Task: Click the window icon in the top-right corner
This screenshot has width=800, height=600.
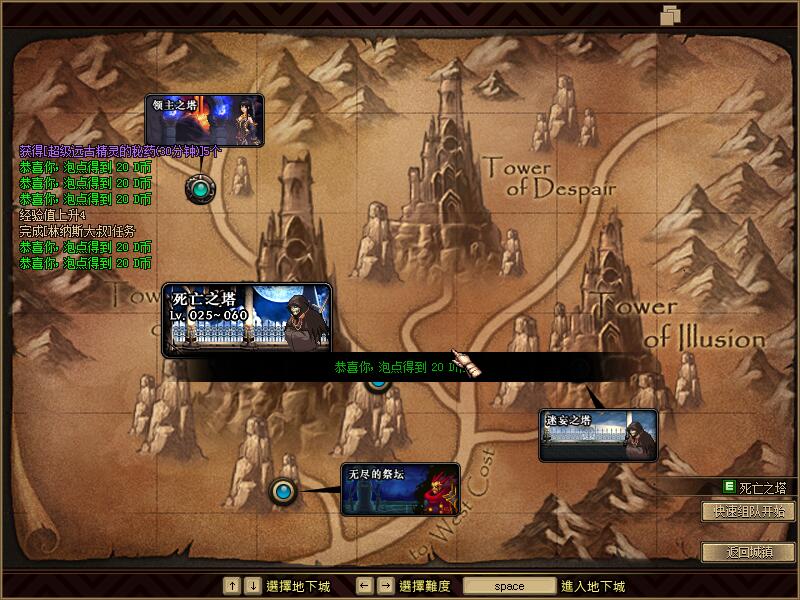Action: (670, 14)
